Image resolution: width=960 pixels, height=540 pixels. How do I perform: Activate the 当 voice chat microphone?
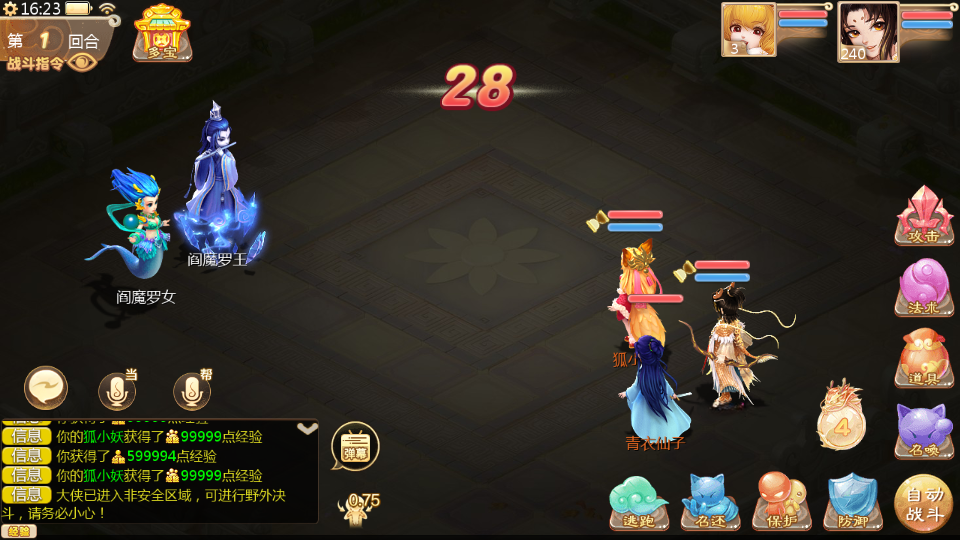117,391
